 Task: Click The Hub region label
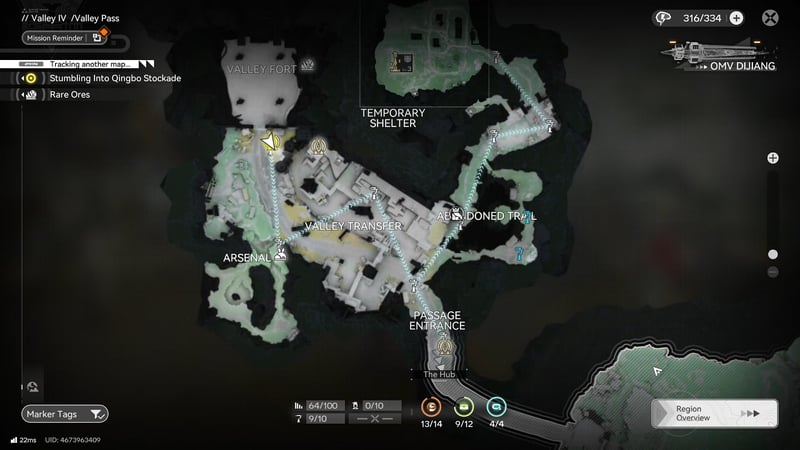(439, 374)
